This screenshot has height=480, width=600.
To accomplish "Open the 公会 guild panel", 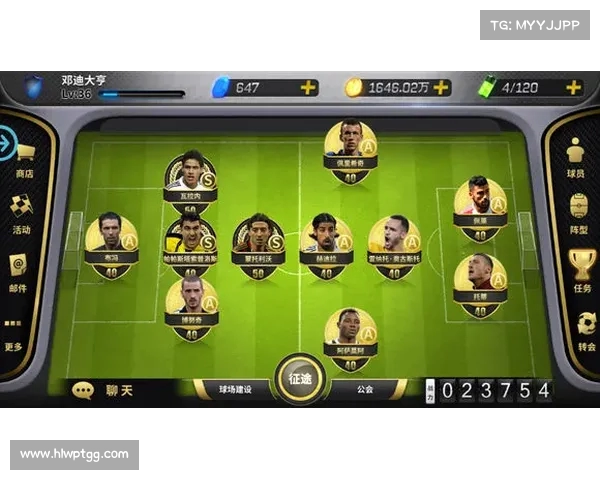I will click(x=364, y=388).
